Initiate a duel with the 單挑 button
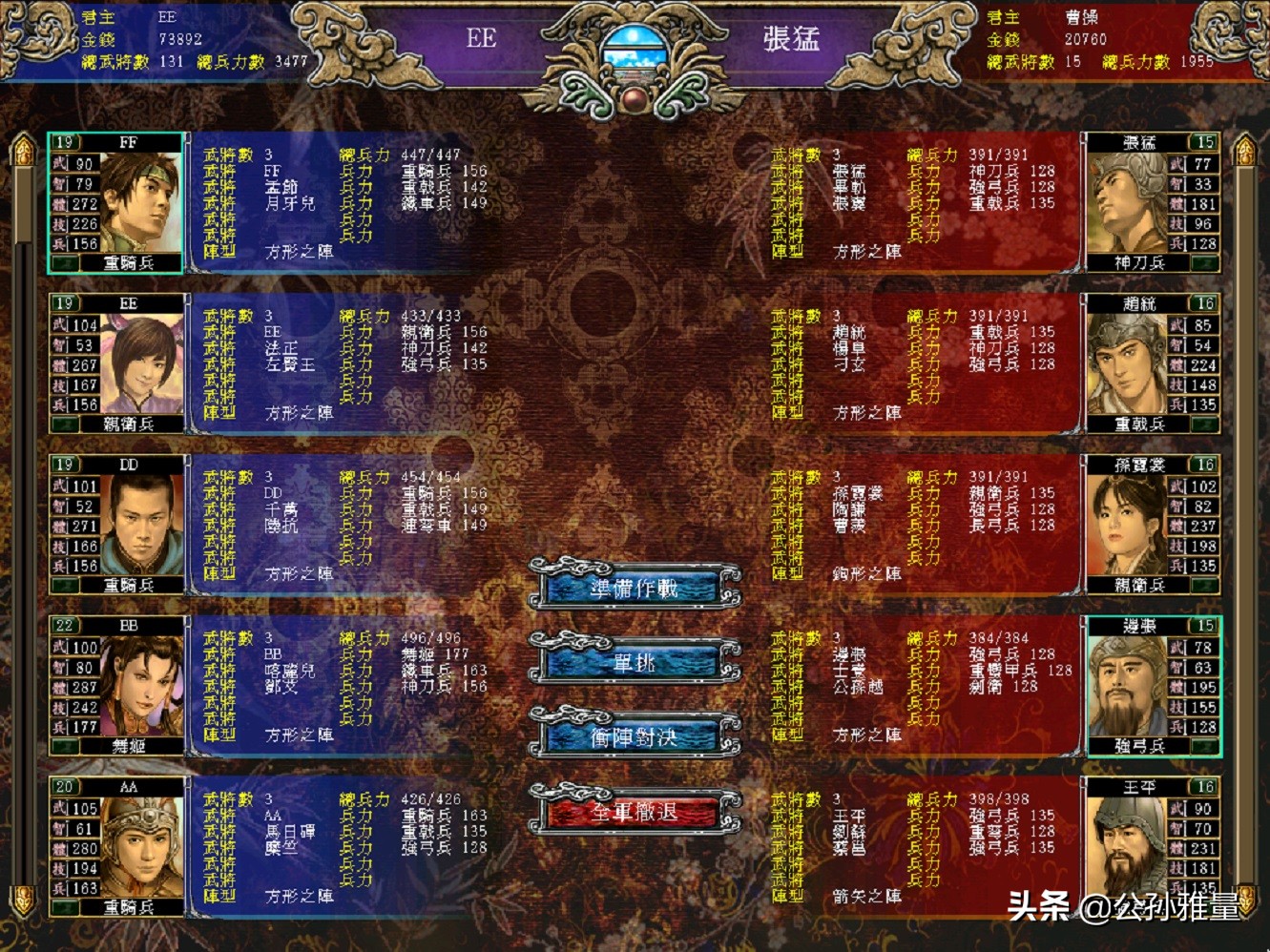 coord(635,662)
